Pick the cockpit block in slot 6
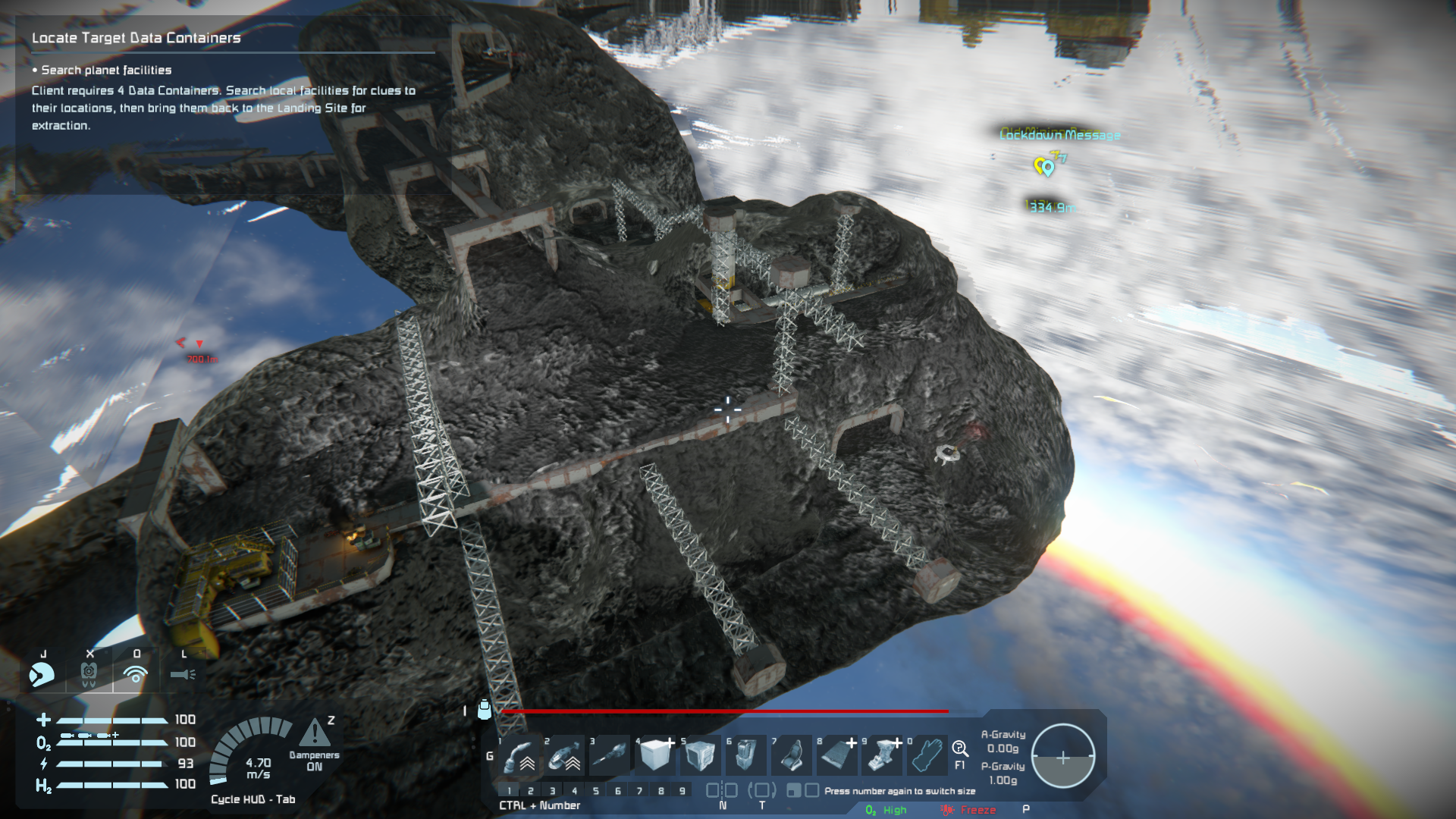Image resolution: width=1456 pixels, height=819 pixels. [745, 755]
